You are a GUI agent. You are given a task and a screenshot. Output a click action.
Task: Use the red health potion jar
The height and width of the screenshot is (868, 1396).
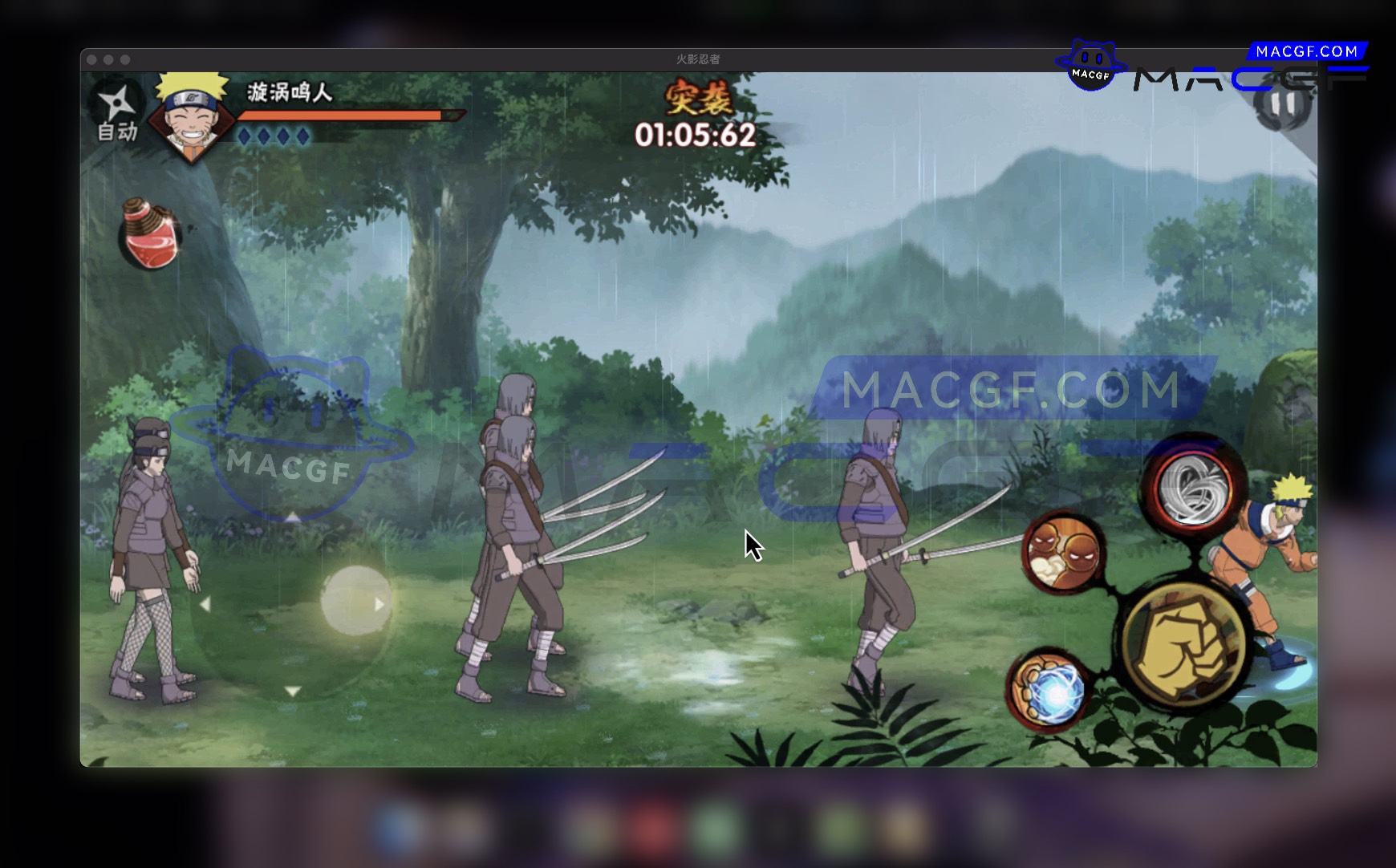150,235
